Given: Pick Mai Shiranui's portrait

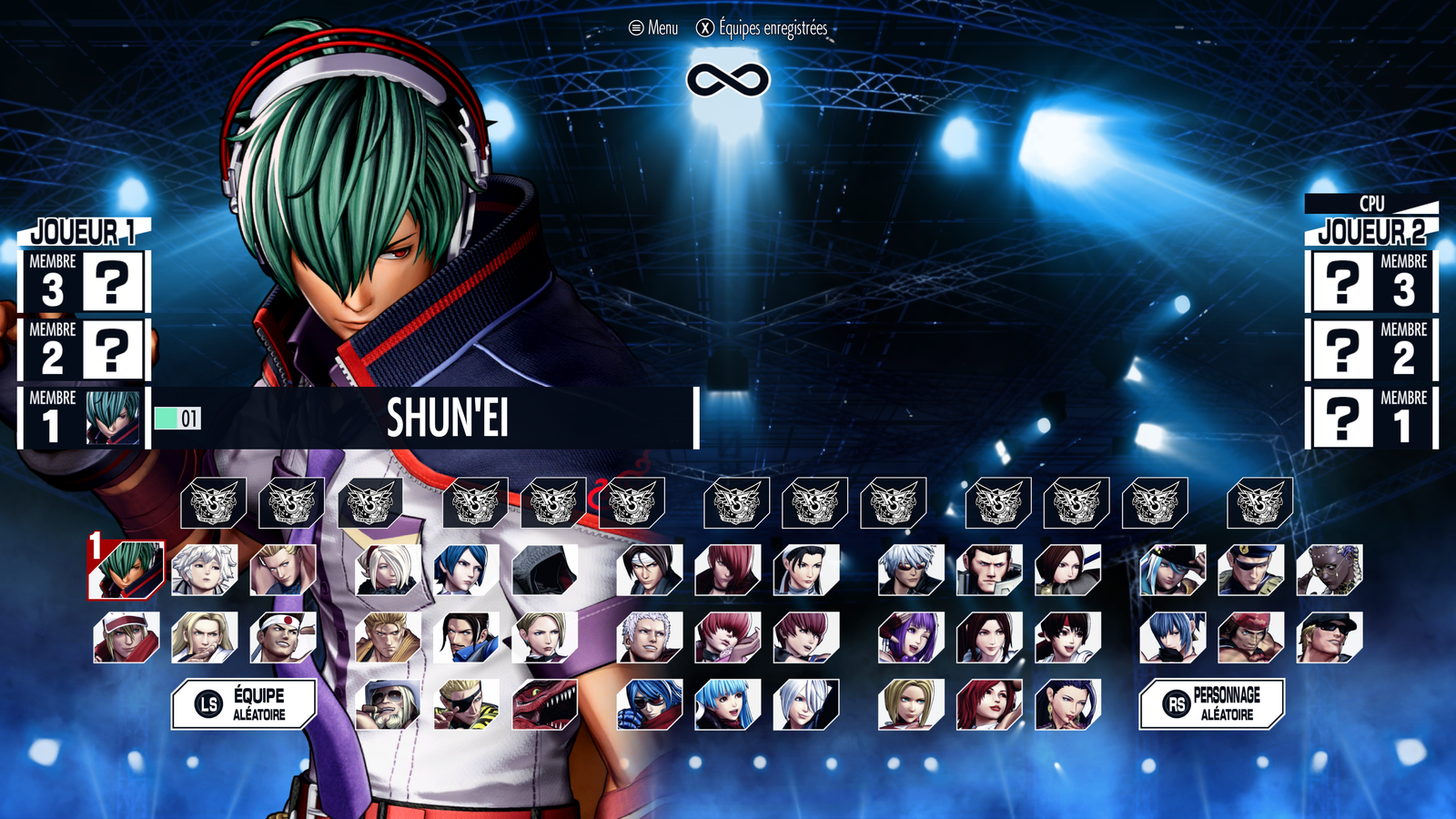Looking at the screenshot, I should [989, 637].
